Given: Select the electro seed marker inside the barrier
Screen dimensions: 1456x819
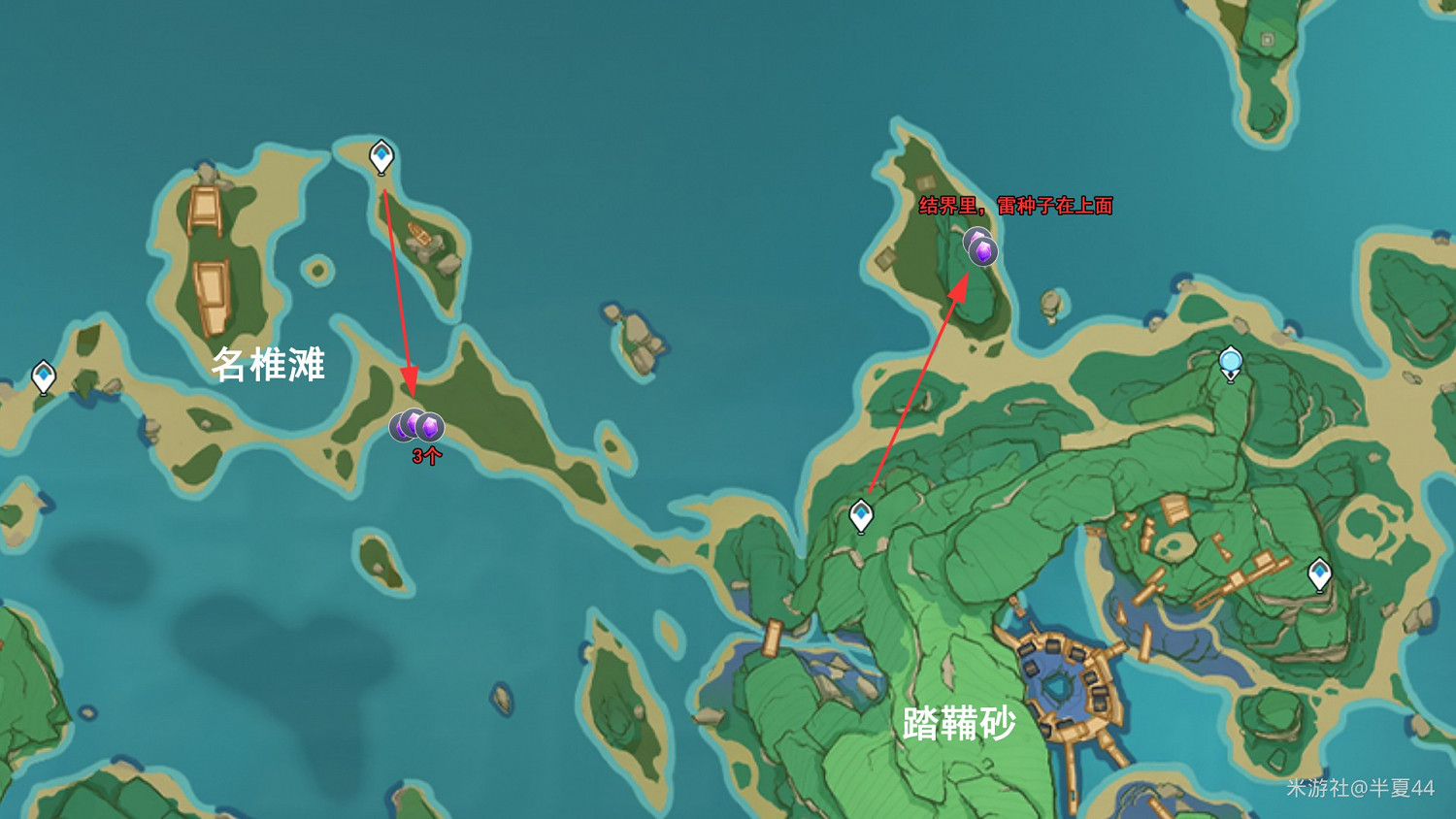Looking at the screenshot, I should tap(980, 250).
